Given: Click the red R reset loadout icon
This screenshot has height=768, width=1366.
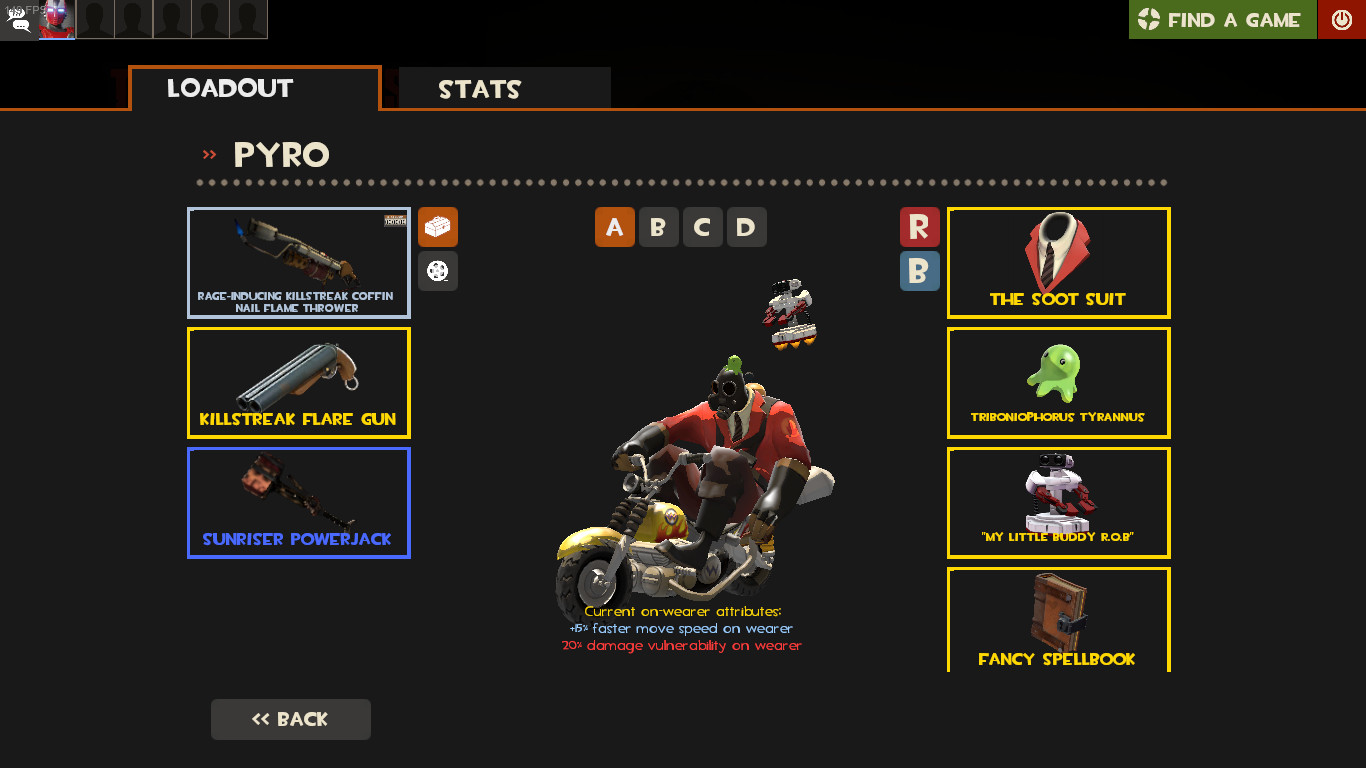Looking at the screenshot, I should coord(920,227).
